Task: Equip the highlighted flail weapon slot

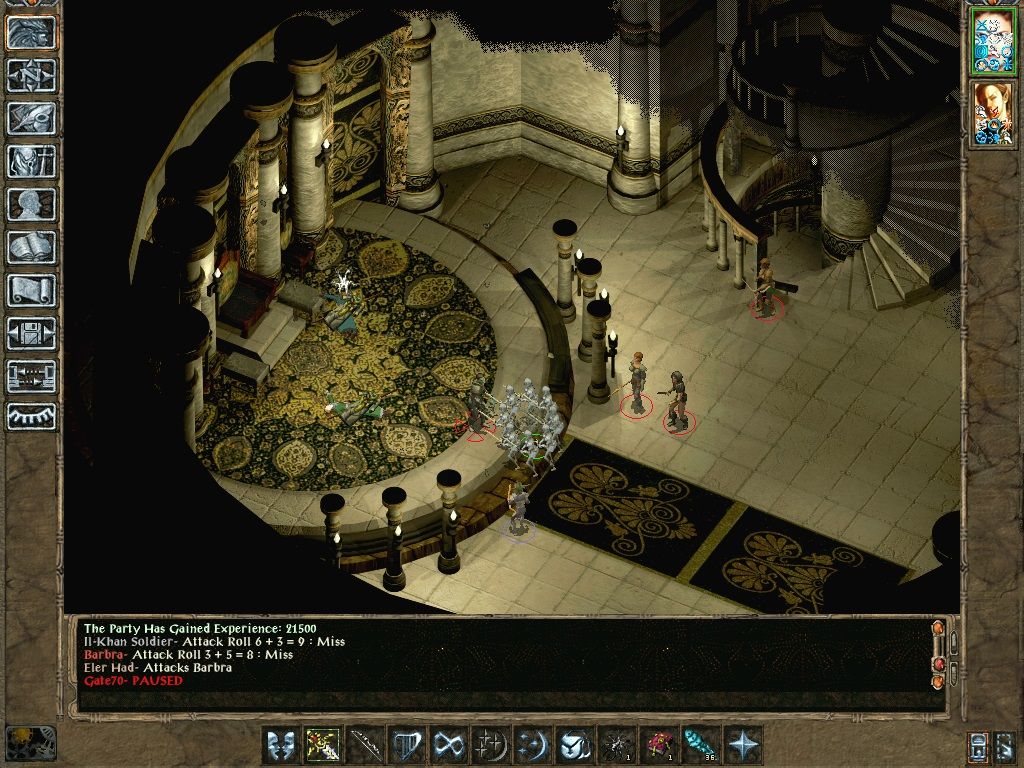Action: tap(323, 745)
